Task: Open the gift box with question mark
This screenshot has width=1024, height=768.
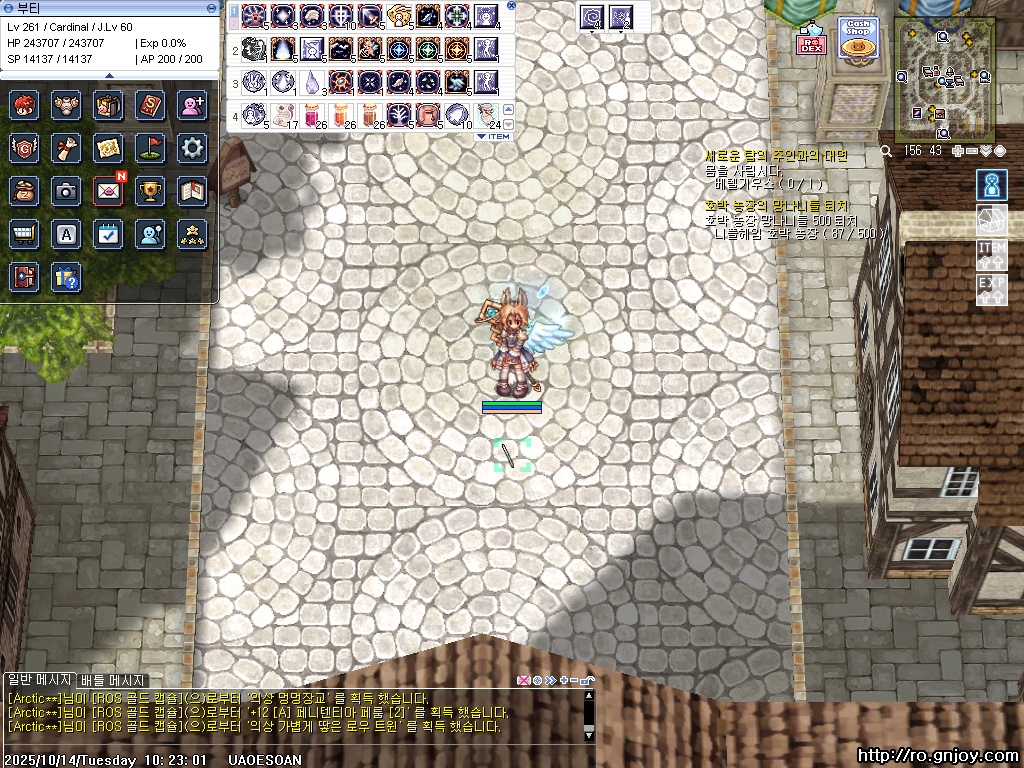Action: click(66, 277)
